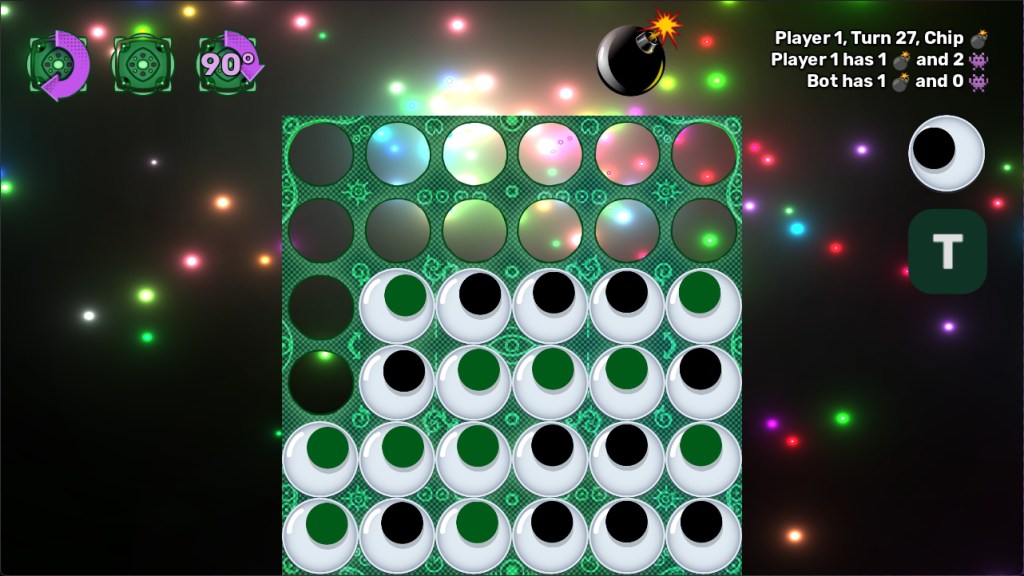Select the plain board icon without arrows

click(x=143, y=65)
